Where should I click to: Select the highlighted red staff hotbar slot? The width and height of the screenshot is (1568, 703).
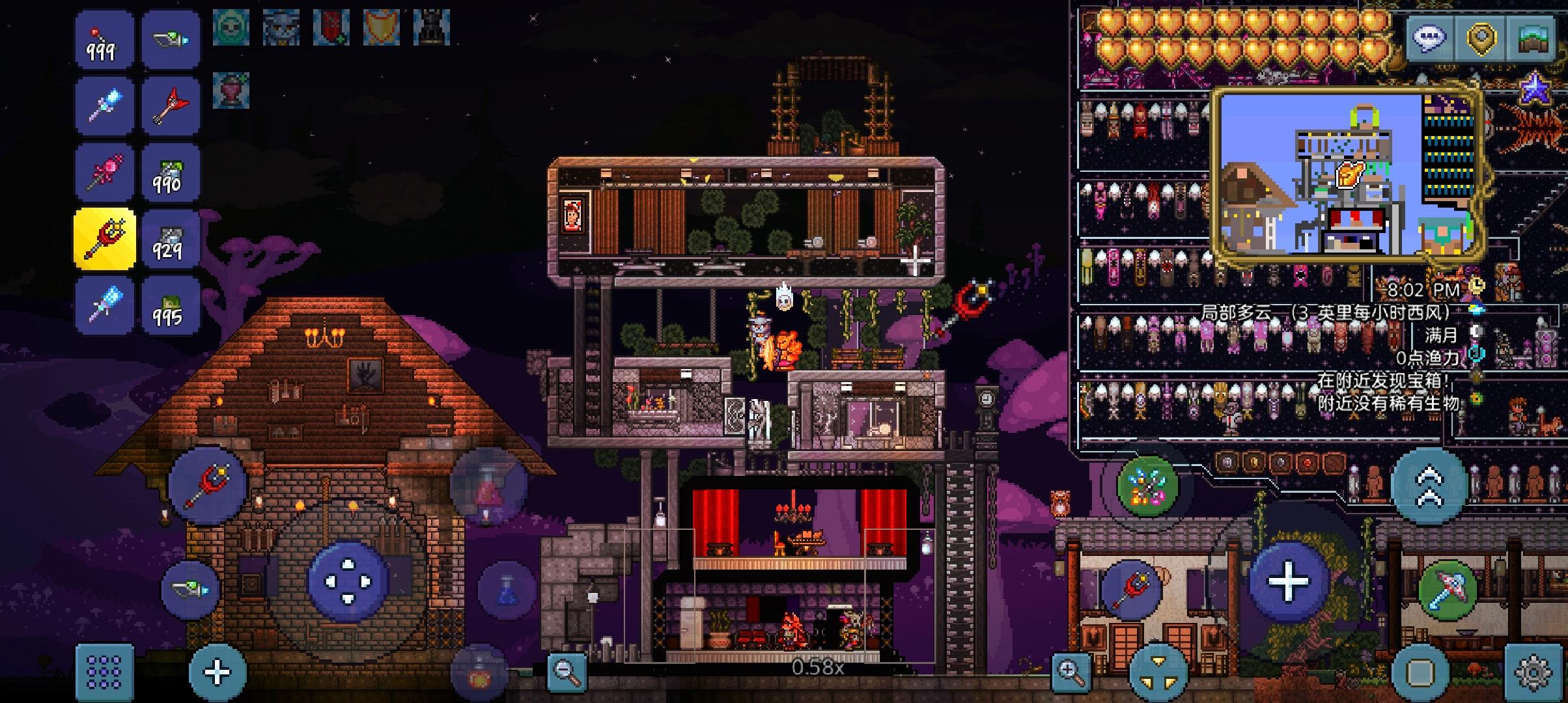[105, 239]
